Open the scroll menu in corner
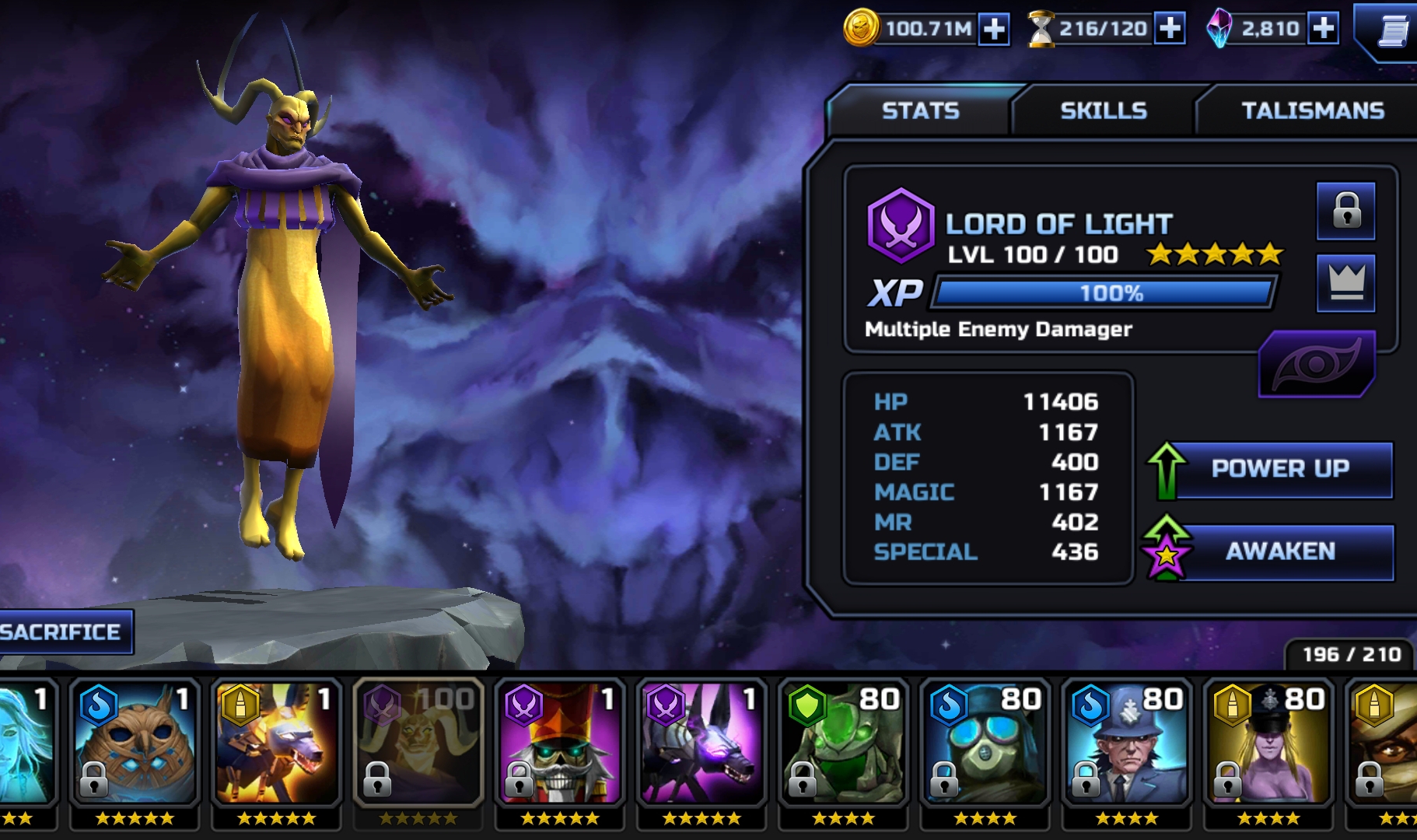 [x=1392, y=33]
